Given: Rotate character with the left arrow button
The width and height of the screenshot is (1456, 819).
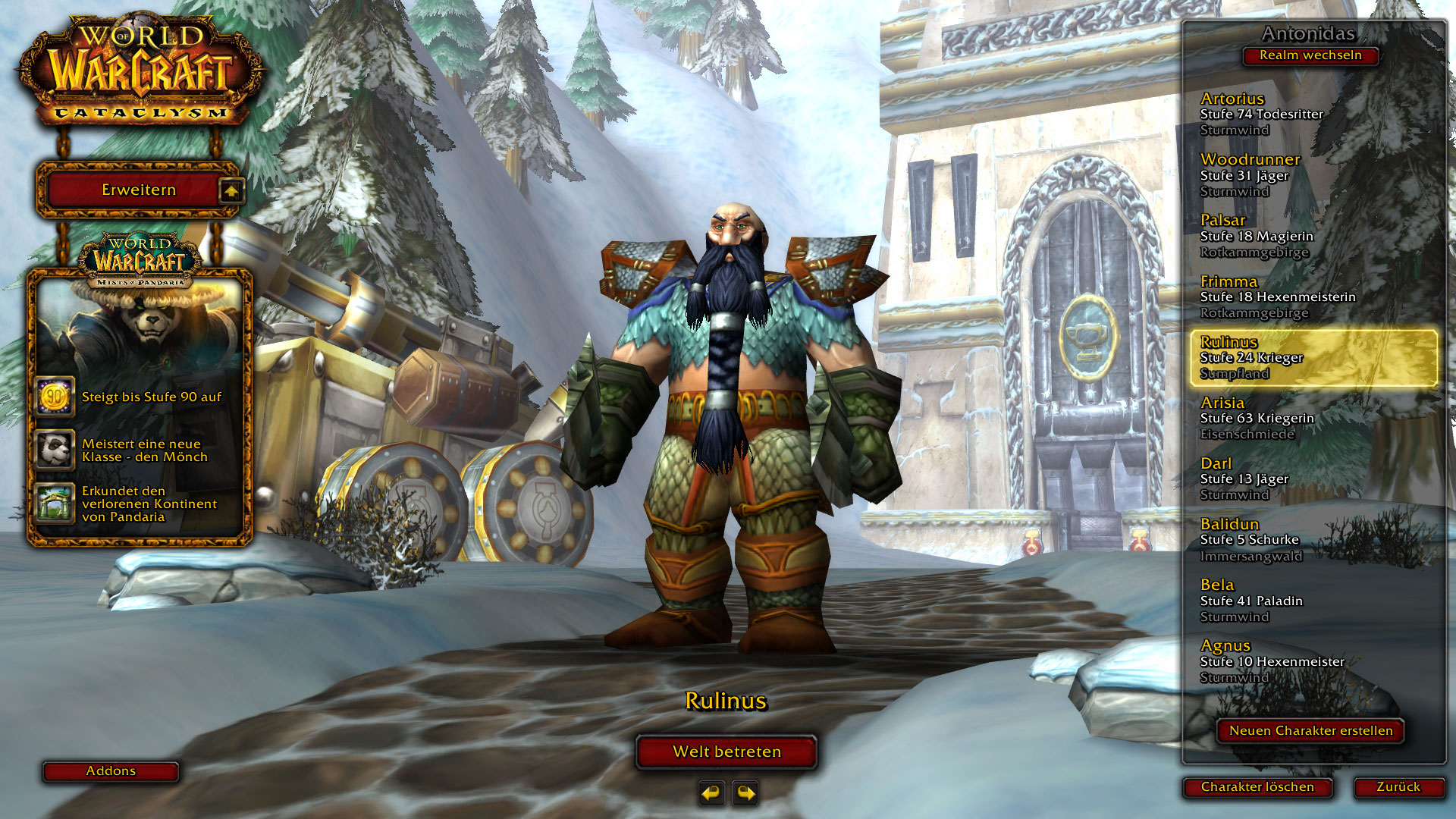Looking at the screenshot, I should (711, 793).
